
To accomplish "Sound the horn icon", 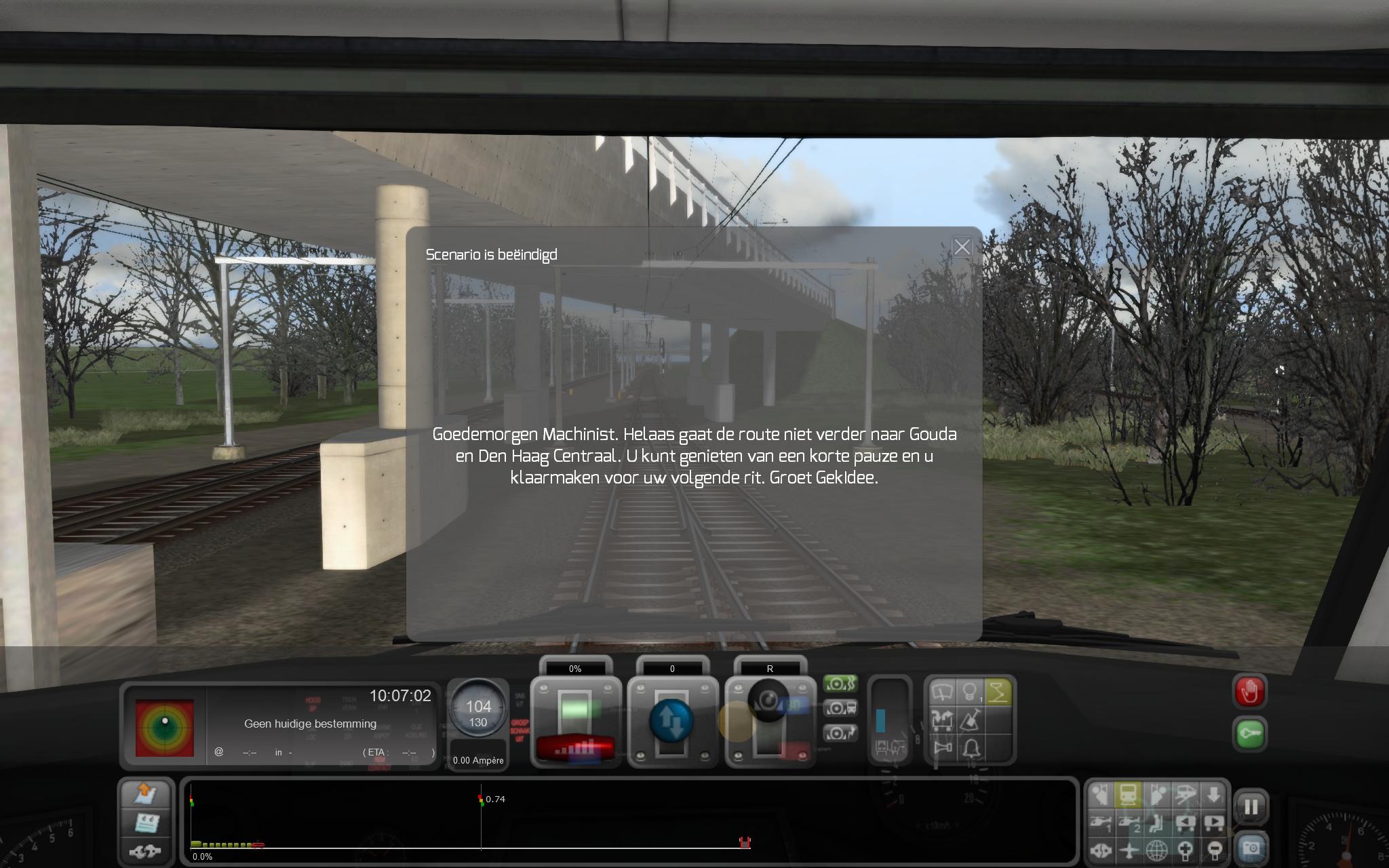I will (x=943, y=748).
